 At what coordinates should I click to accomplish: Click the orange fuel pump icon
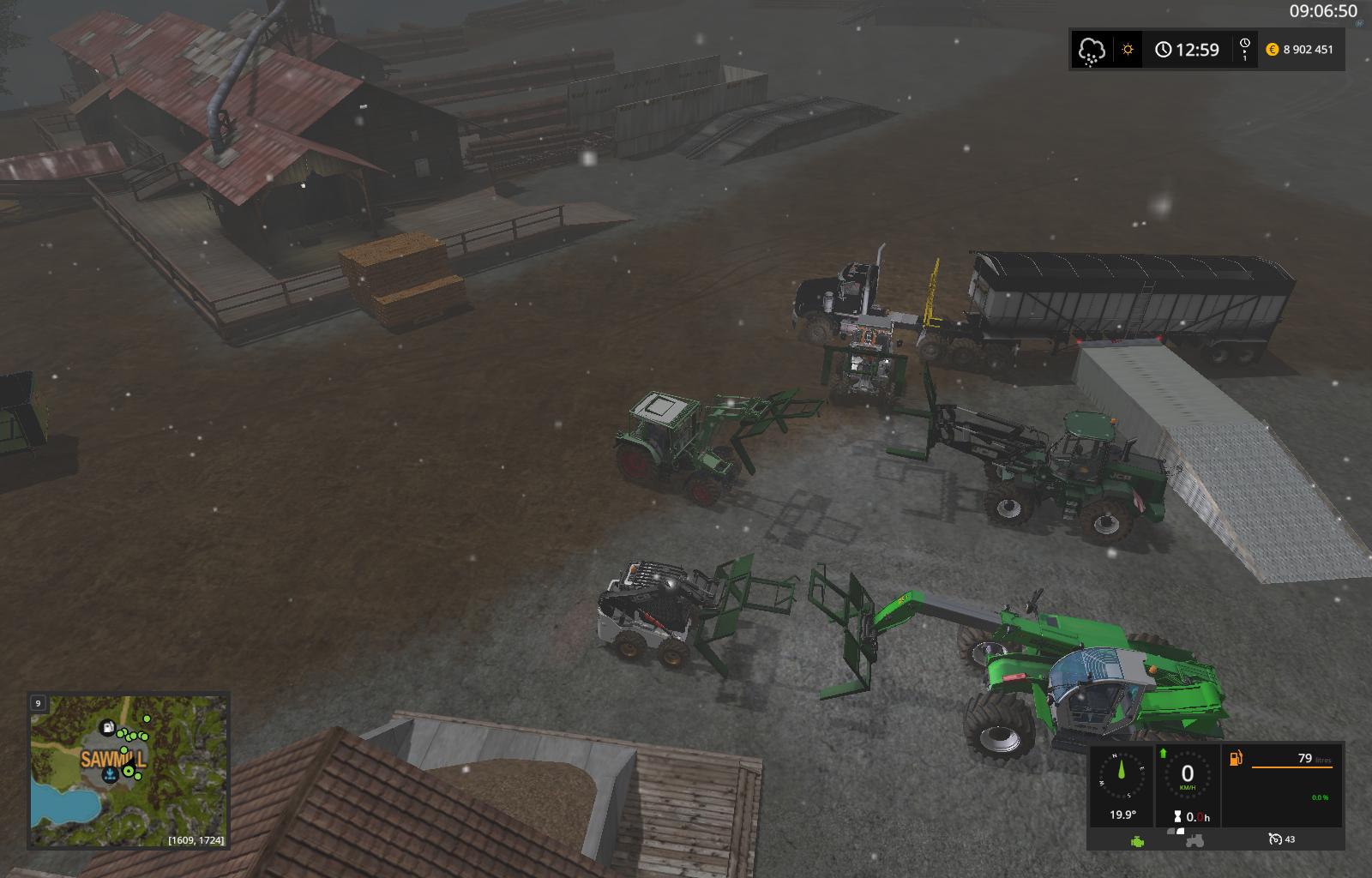[x=1237, y=758]
